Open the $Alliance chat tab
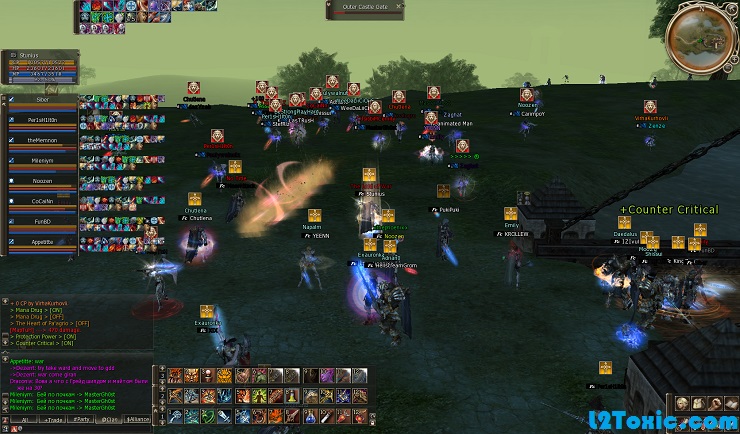The width and height of the screenshot is (740, 434). [138, 421]
